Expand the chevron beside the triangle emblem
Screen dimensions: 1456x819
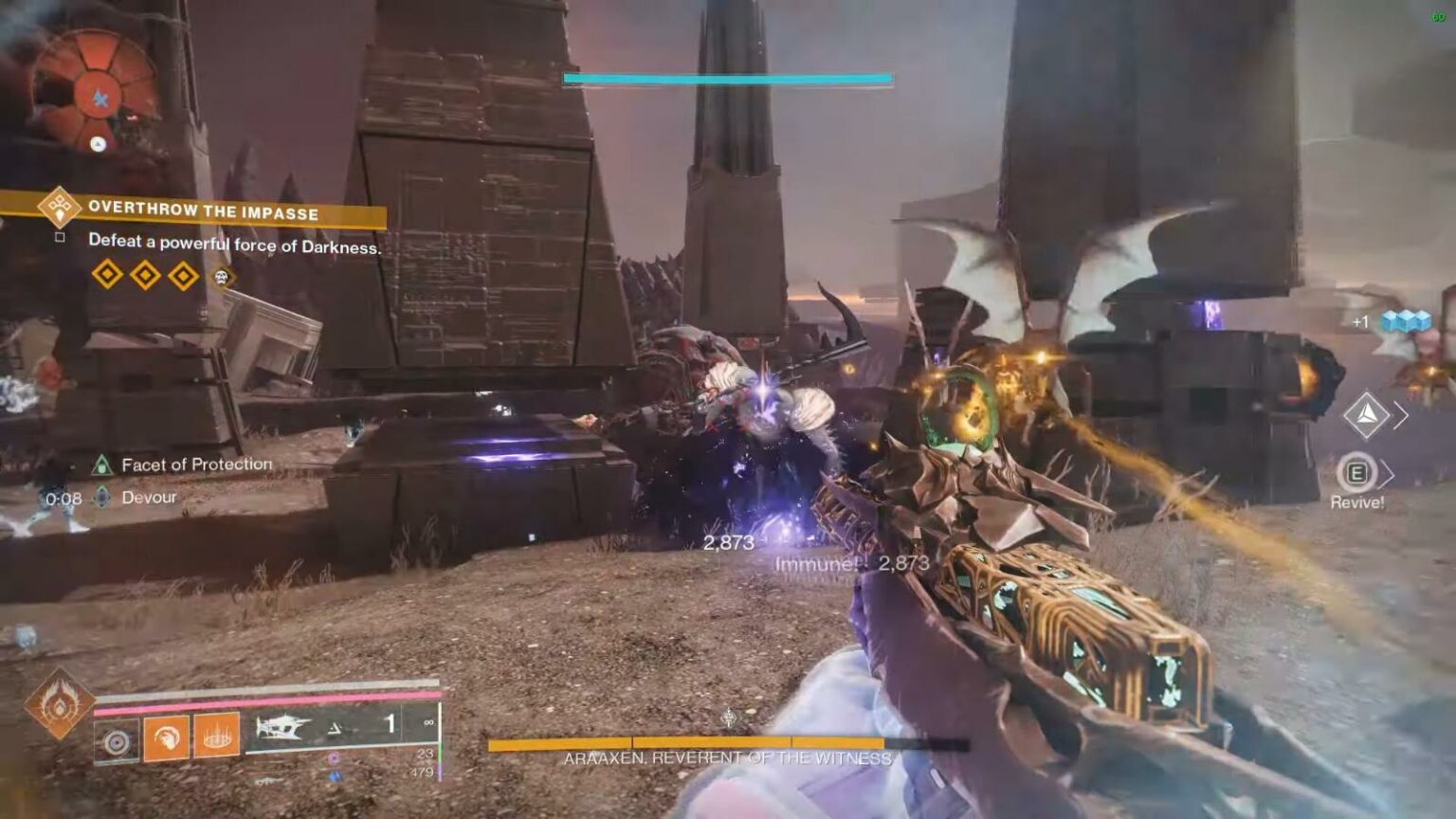point(1402,414)
